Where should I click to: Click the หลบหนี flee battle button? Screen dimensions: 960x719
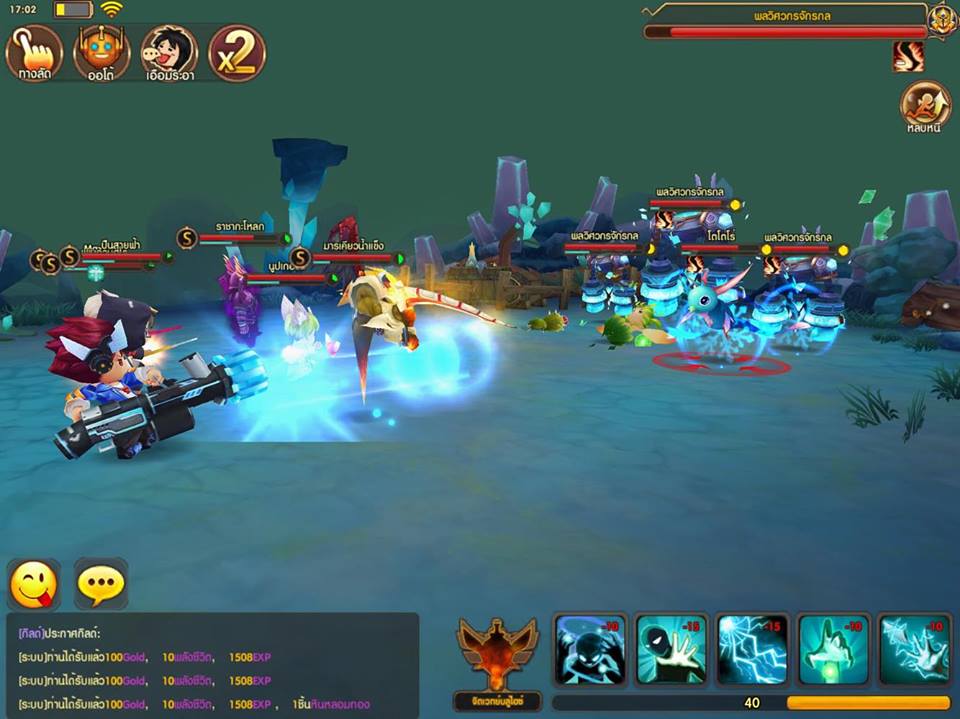[925, 106]
